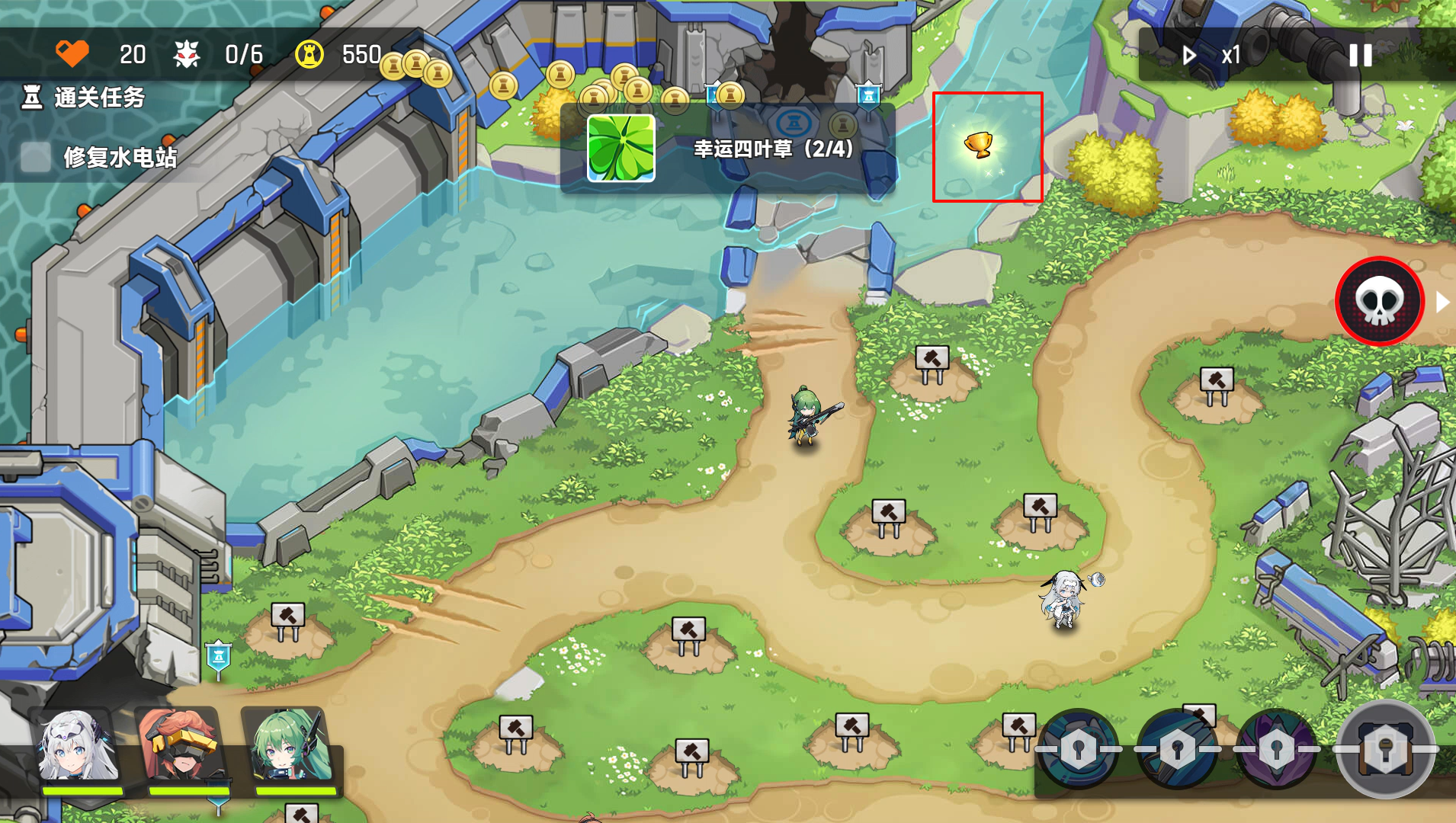The image size is (1456, 823).
Task: Pause the game
Action: [1360, 55]
